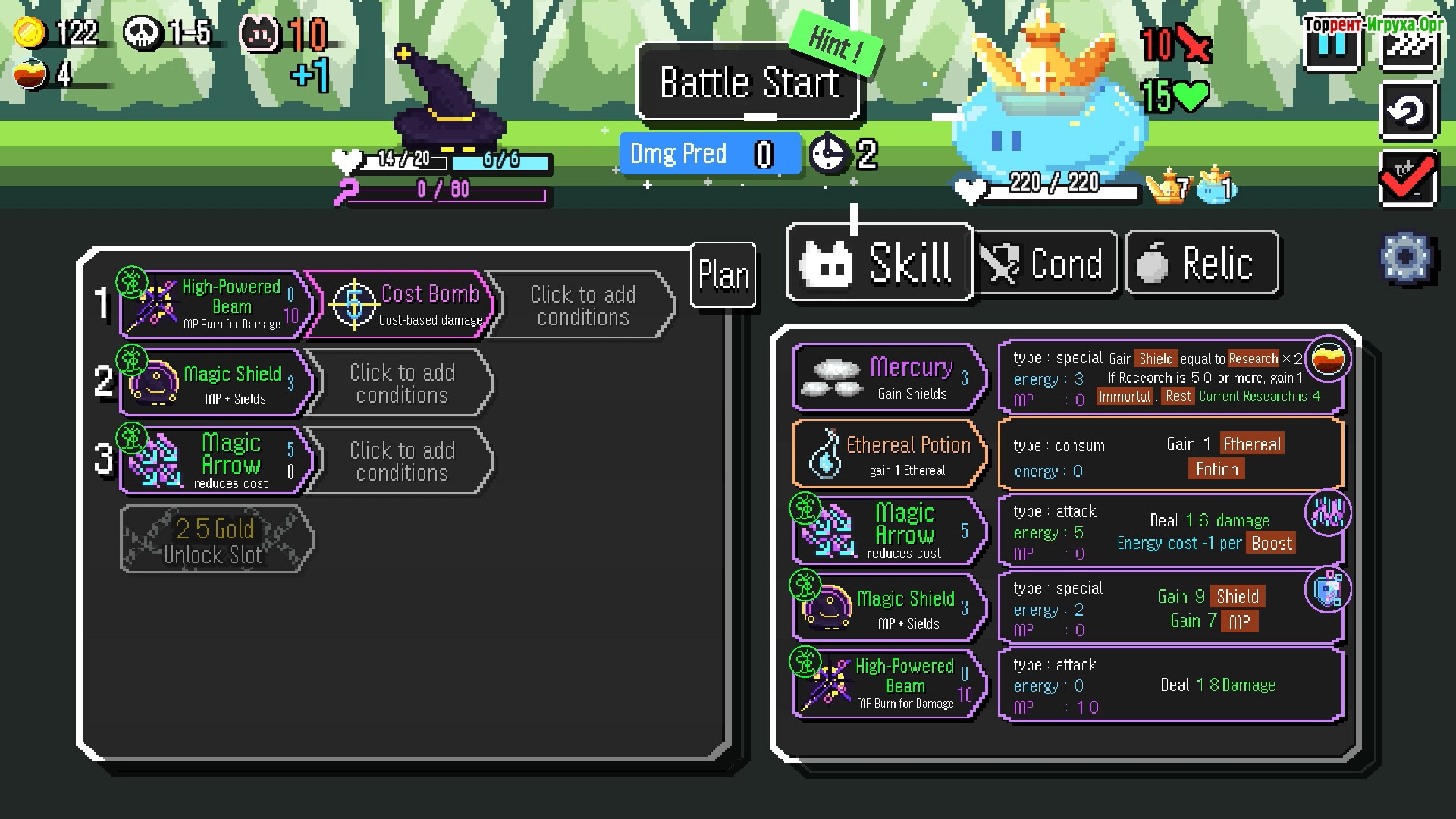
Task: Choose the Mercury skill from the list
Action: (x=890, y=377)
